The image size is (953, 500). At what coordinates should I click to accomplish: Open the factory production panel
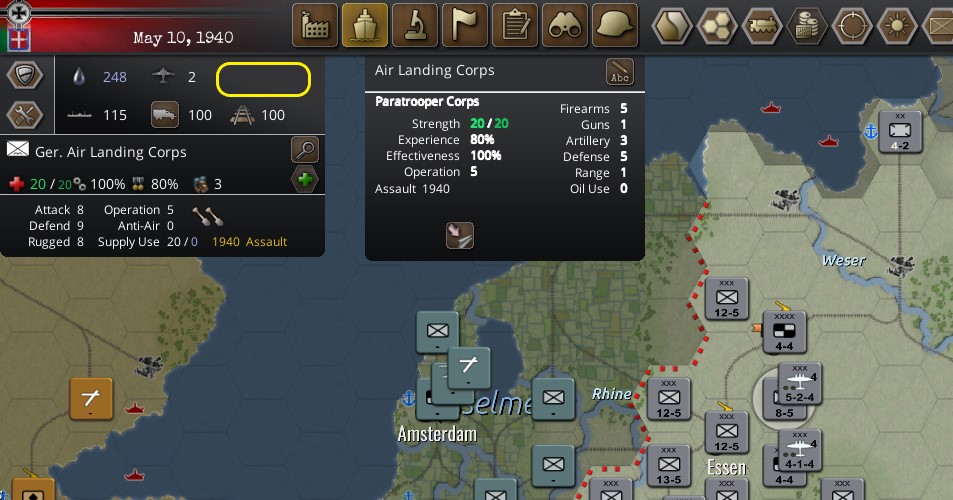point(315,25)
